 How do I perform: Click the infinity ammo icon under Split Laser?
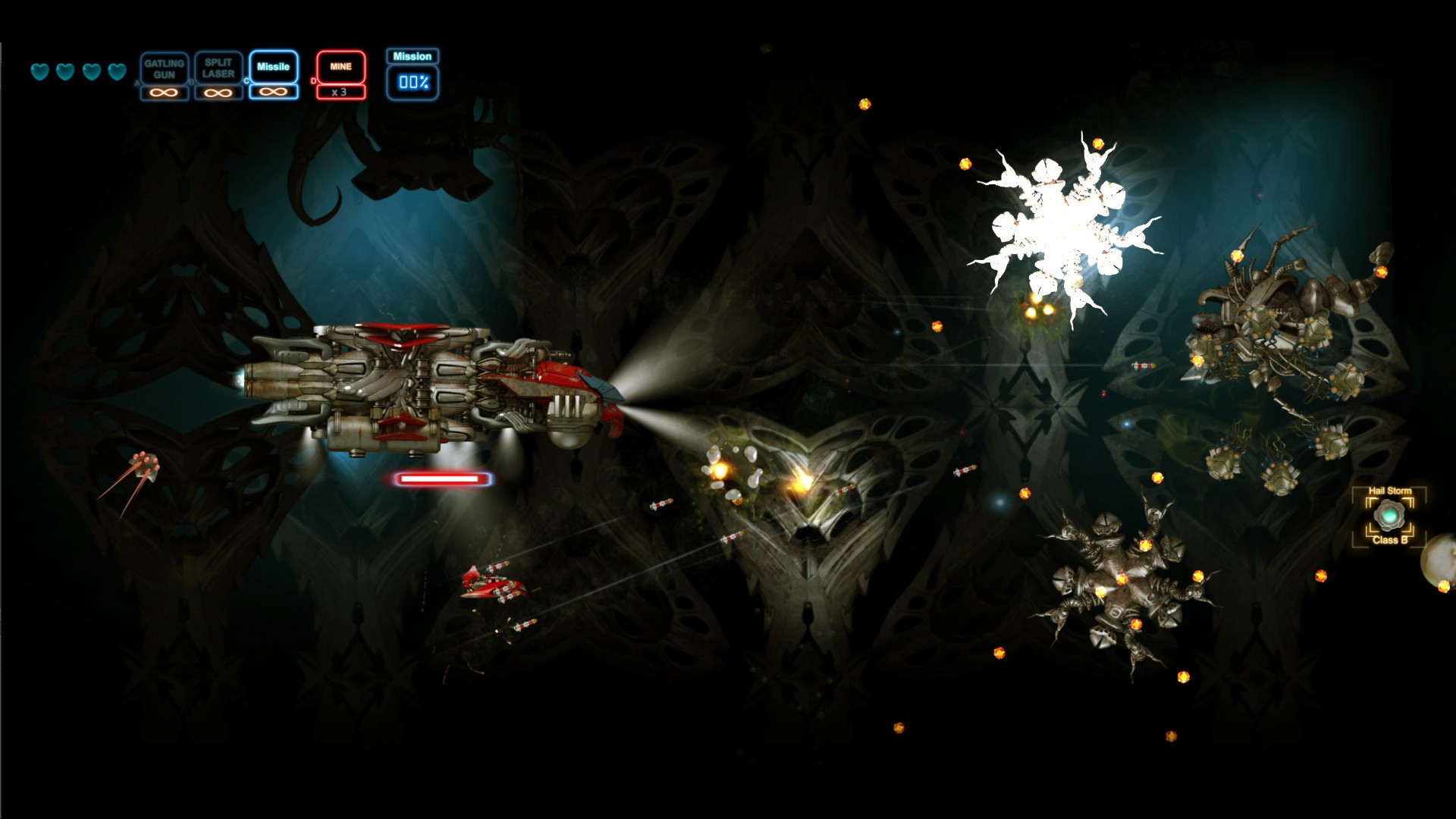218,92
